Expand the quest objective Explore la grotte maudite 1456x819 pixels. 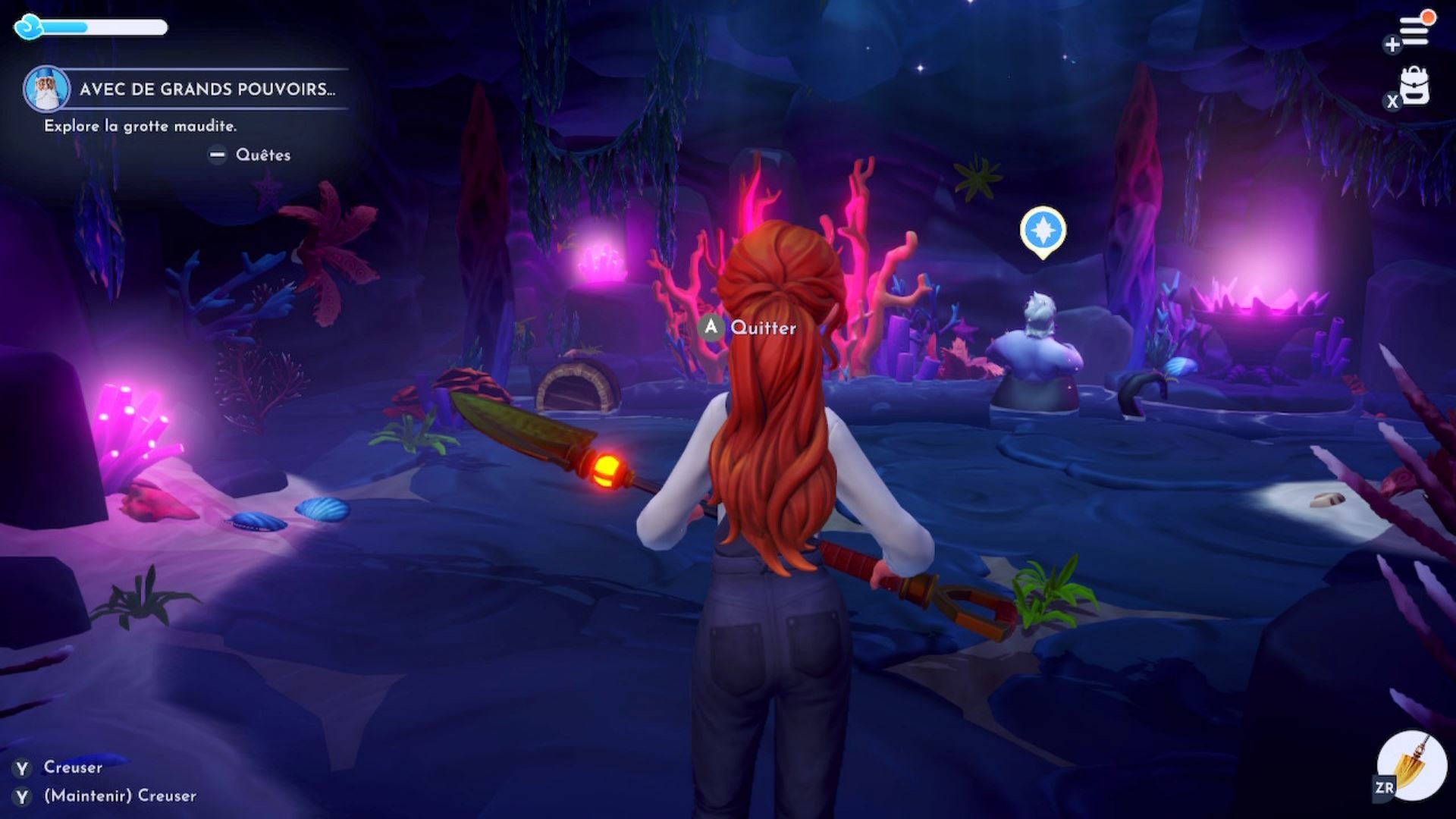click(140, 127)
